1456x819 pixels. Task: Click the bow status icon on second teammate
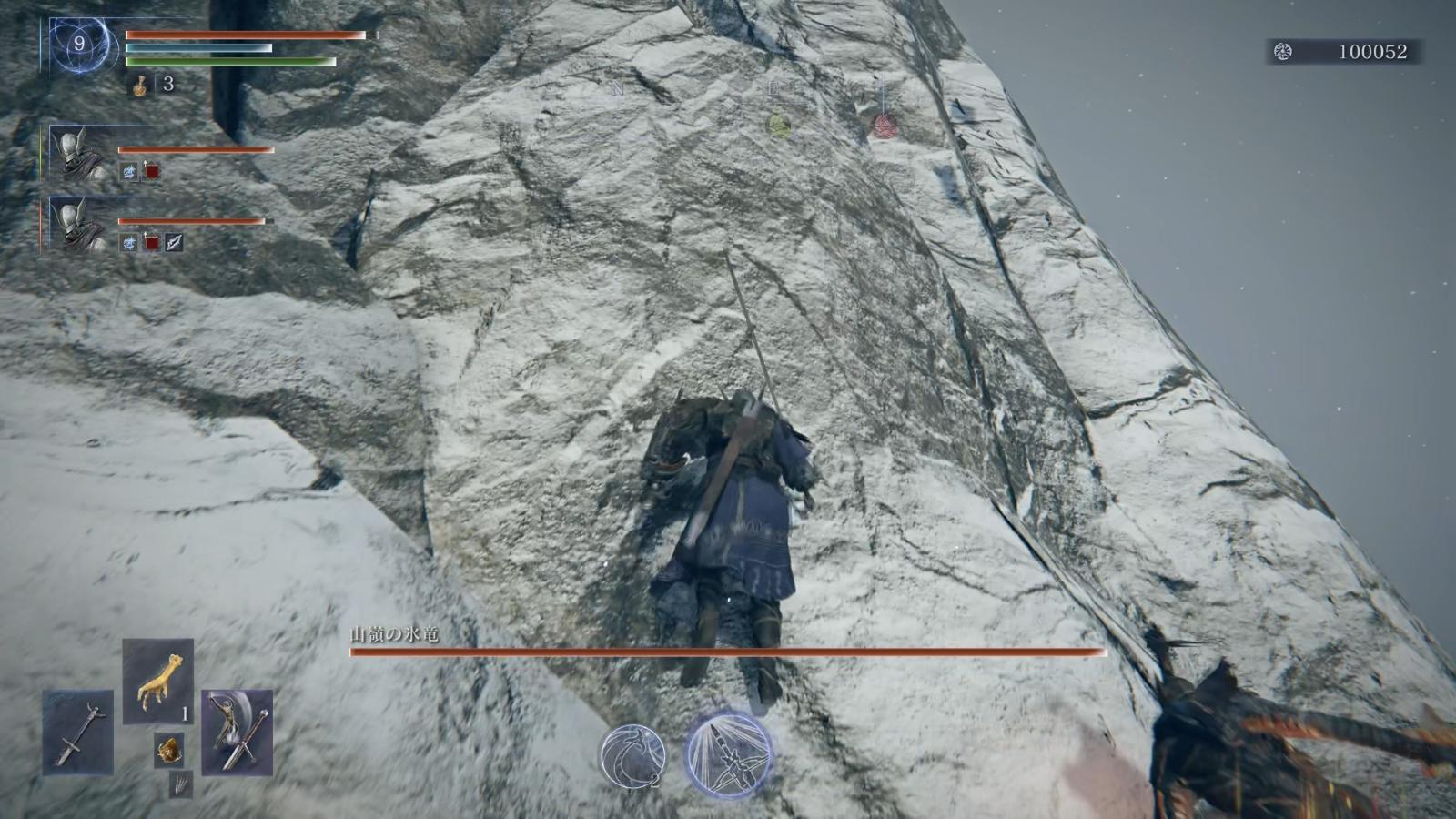pyautogui.click(x=174, y=242)
